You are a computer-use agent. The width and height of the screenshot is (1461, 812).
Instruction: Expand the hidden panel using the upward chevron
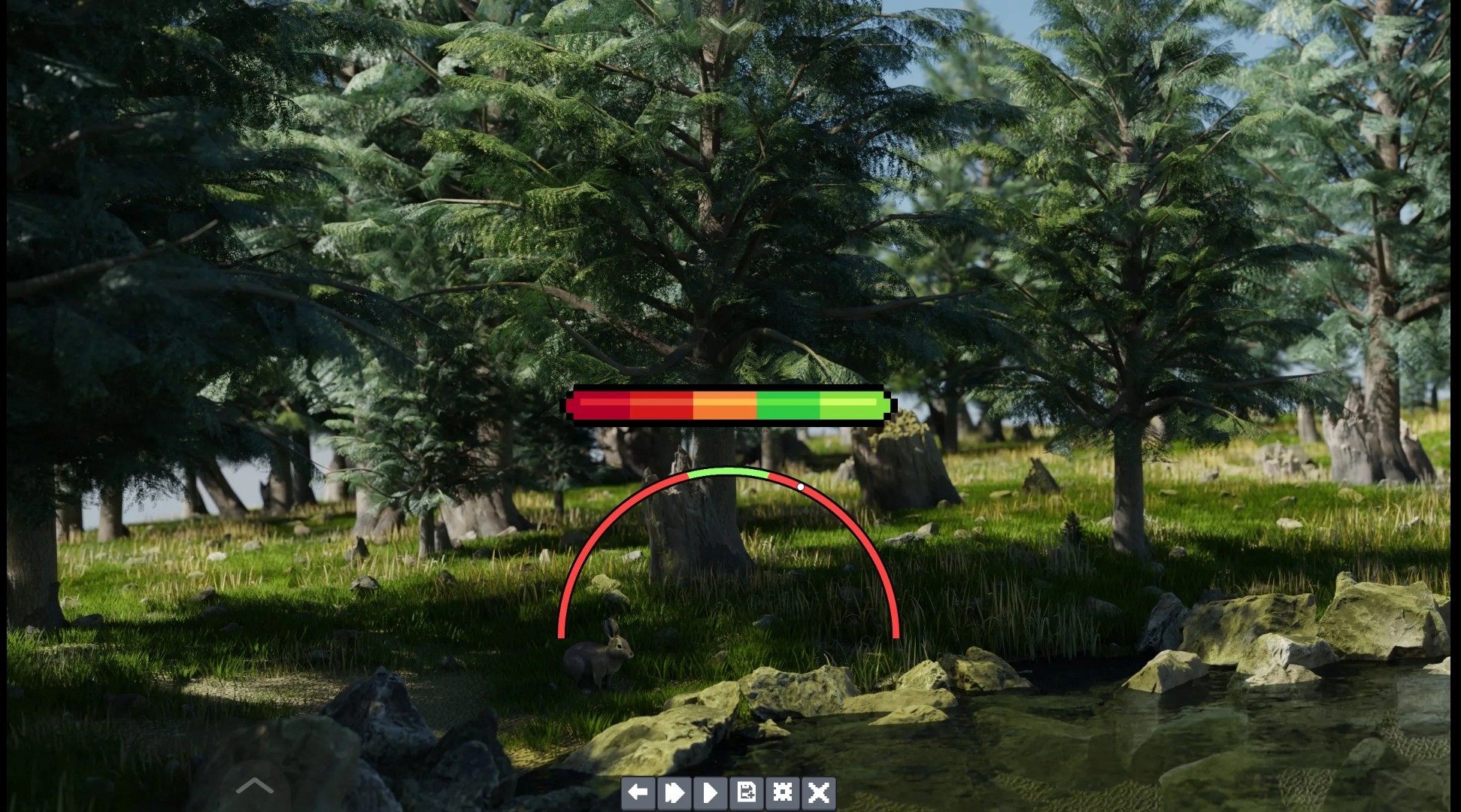pos(254,786)
